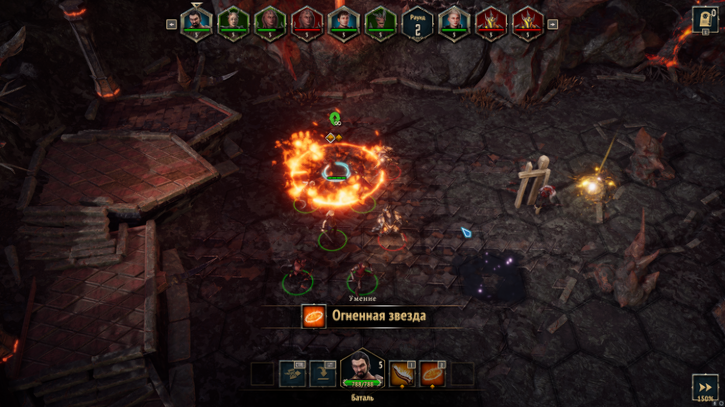Use the double-arrow move action button
Screen dimensions: 725x407
[292, 373]
